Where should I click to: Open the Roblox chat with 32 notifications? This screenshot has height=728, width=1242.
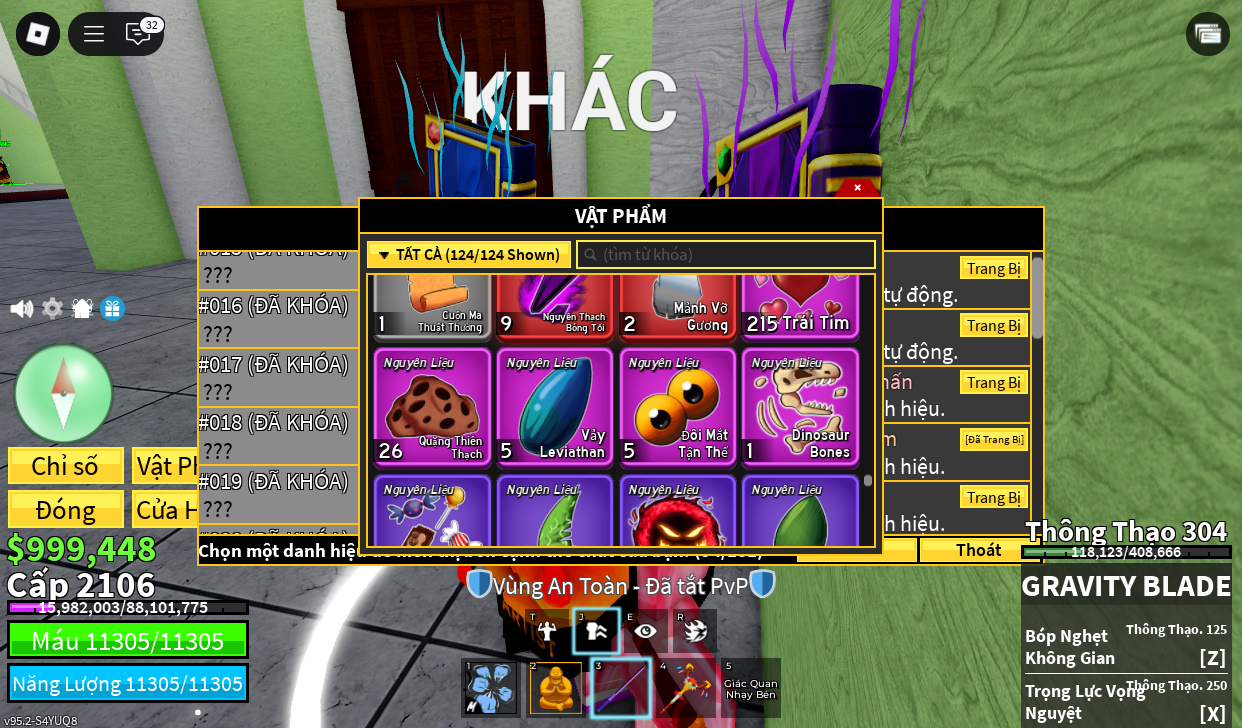point(139,34)
